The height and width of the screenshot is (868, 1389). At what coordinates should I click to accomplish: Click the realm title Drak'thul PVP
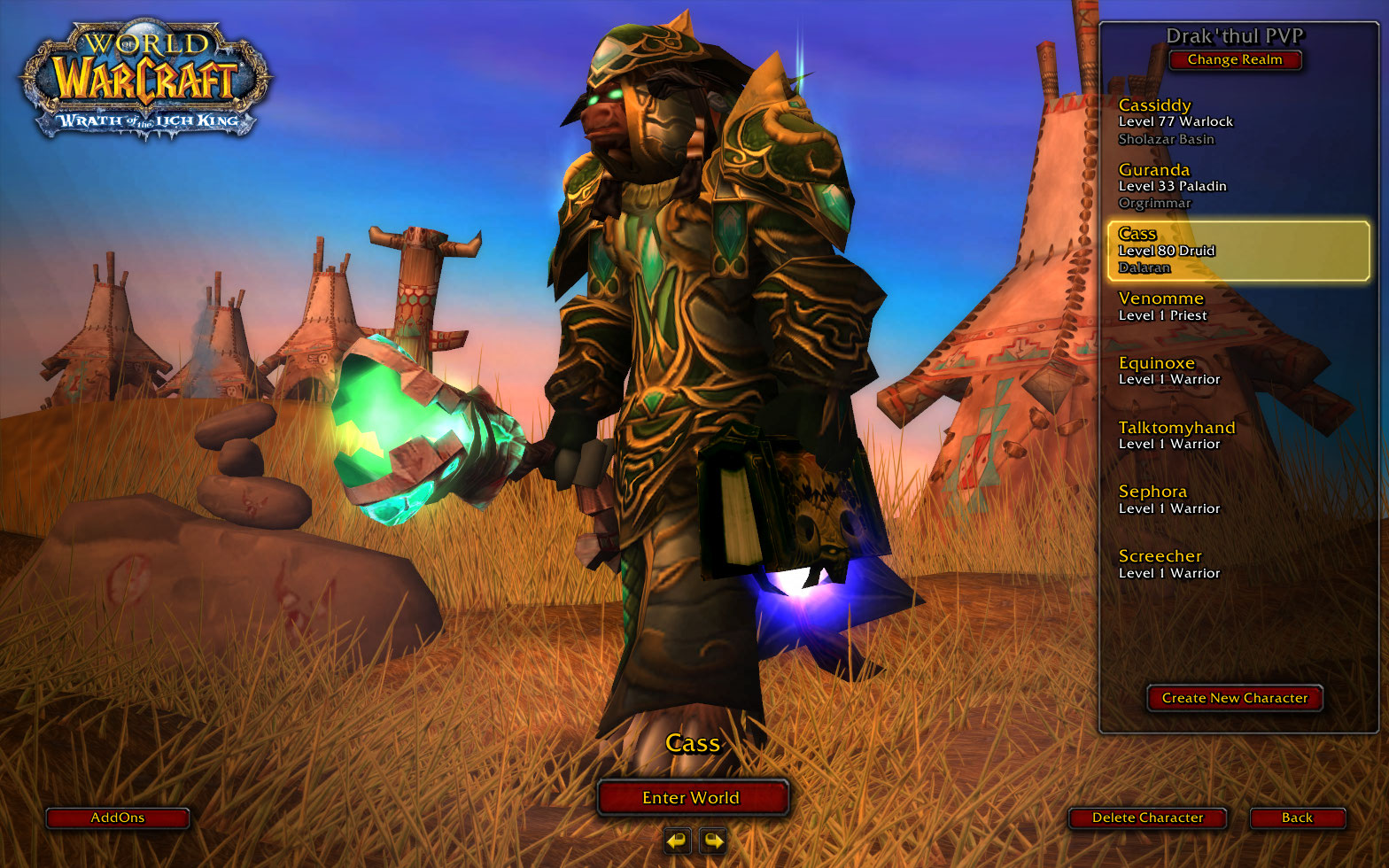[x=1234, y=35]
